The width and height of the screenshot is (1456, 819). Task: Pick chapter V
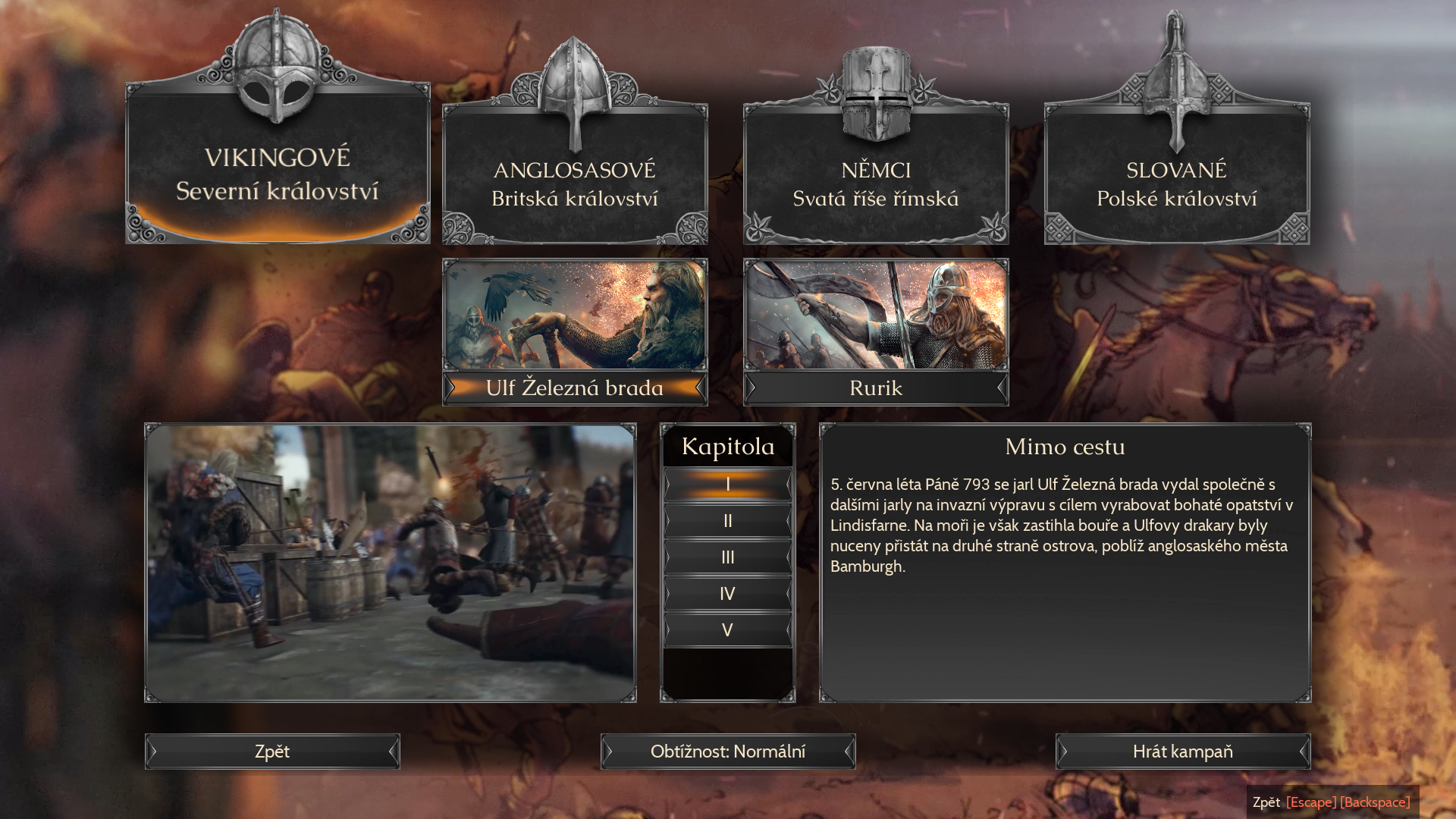click(x=728, y=630)
